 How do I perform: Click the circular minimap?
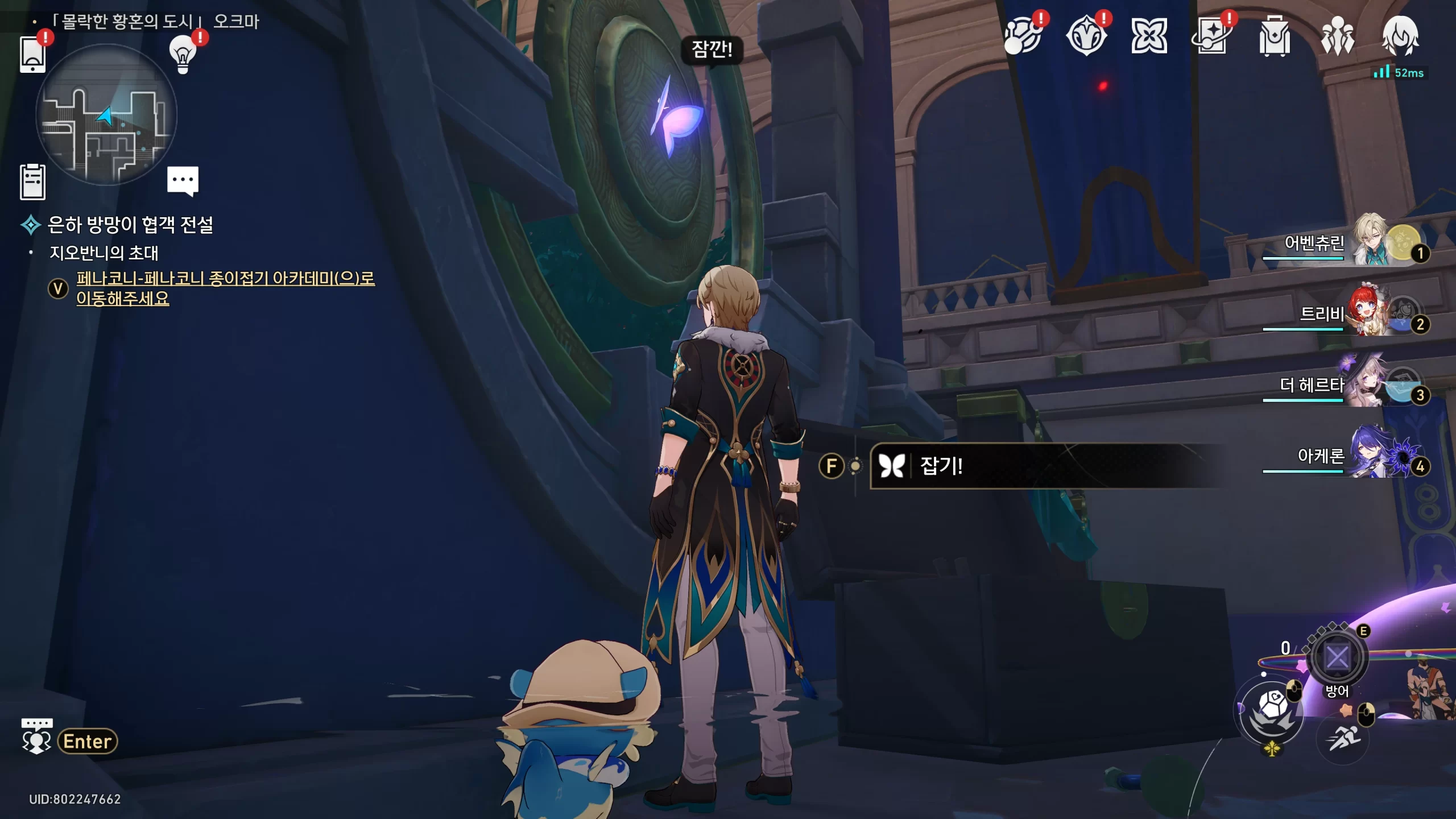[106, 115]
